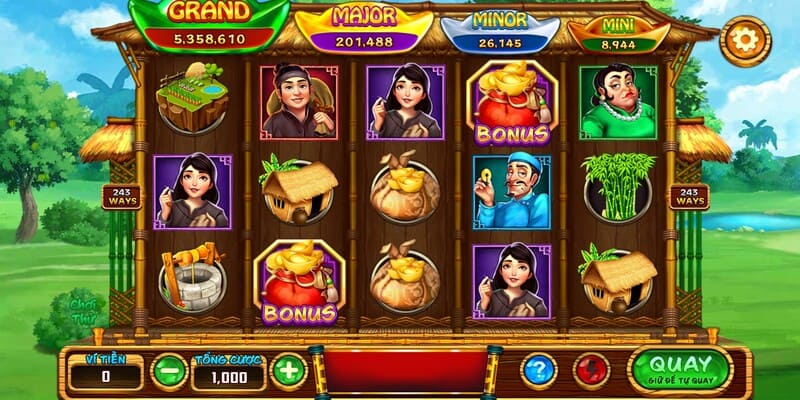Click the red round button beside help

click(591, 371)
